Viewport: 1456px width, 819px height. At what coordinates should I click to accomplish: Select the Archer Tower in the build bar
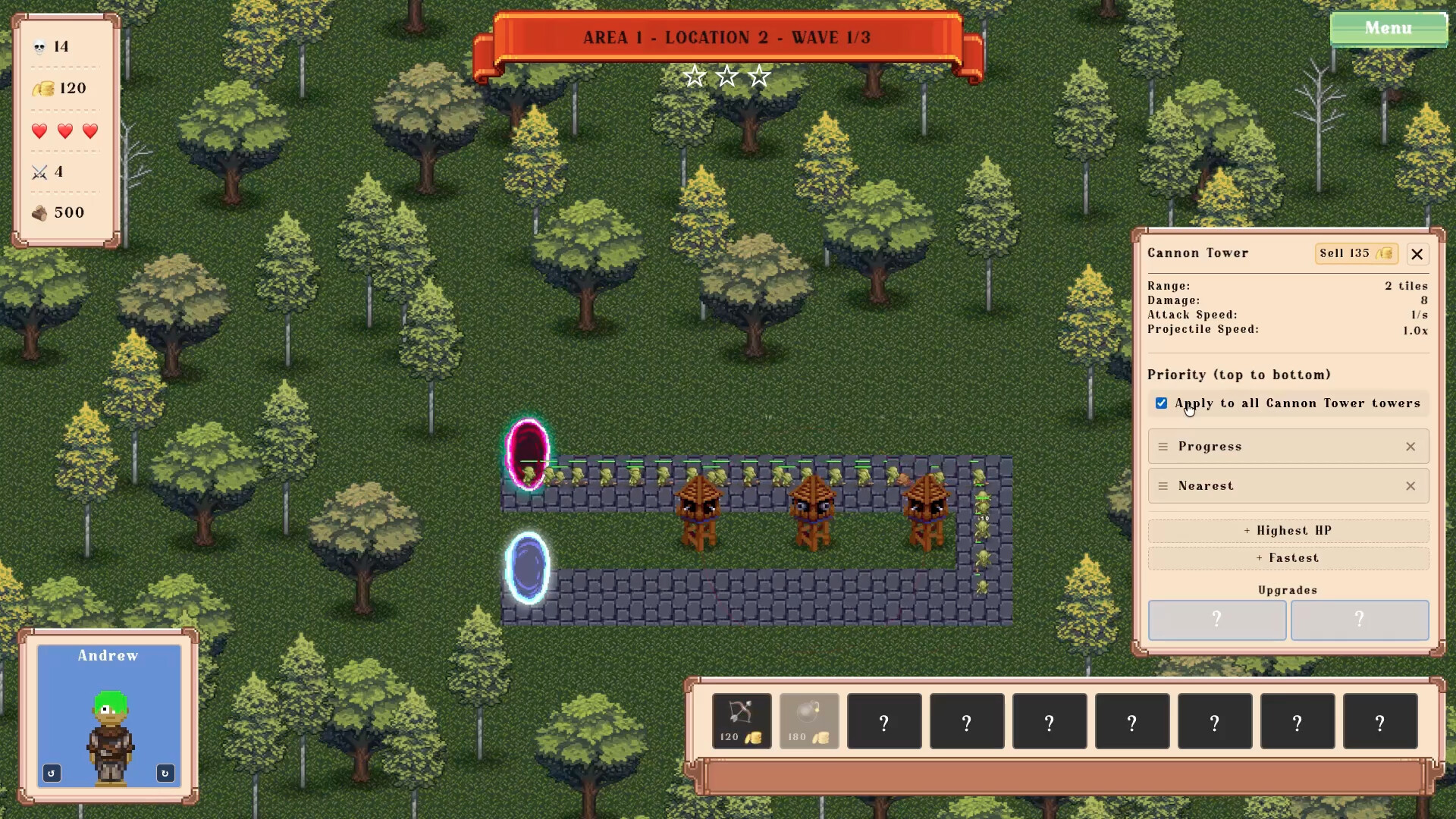pyautogui.click(x=741, y=720)
